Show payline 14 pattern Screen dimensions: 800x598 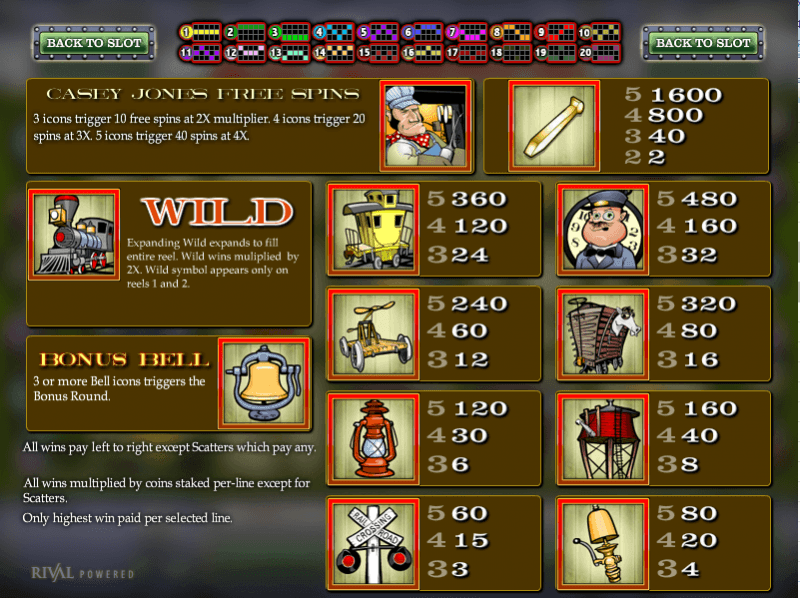pos(332,52)
